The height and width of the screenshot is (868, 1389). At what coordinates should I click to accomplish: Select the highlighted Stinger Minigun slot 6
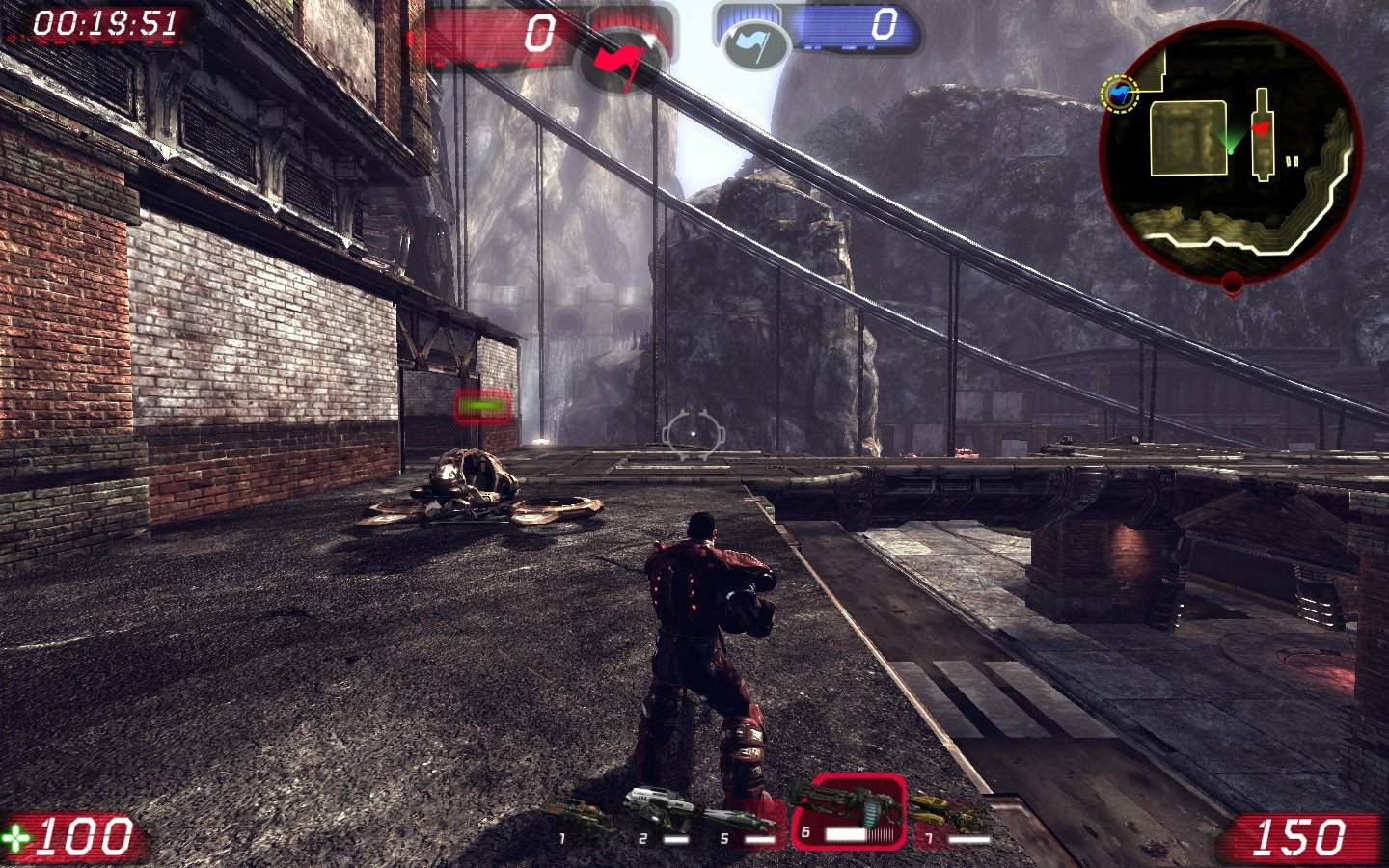pos(848,812)
